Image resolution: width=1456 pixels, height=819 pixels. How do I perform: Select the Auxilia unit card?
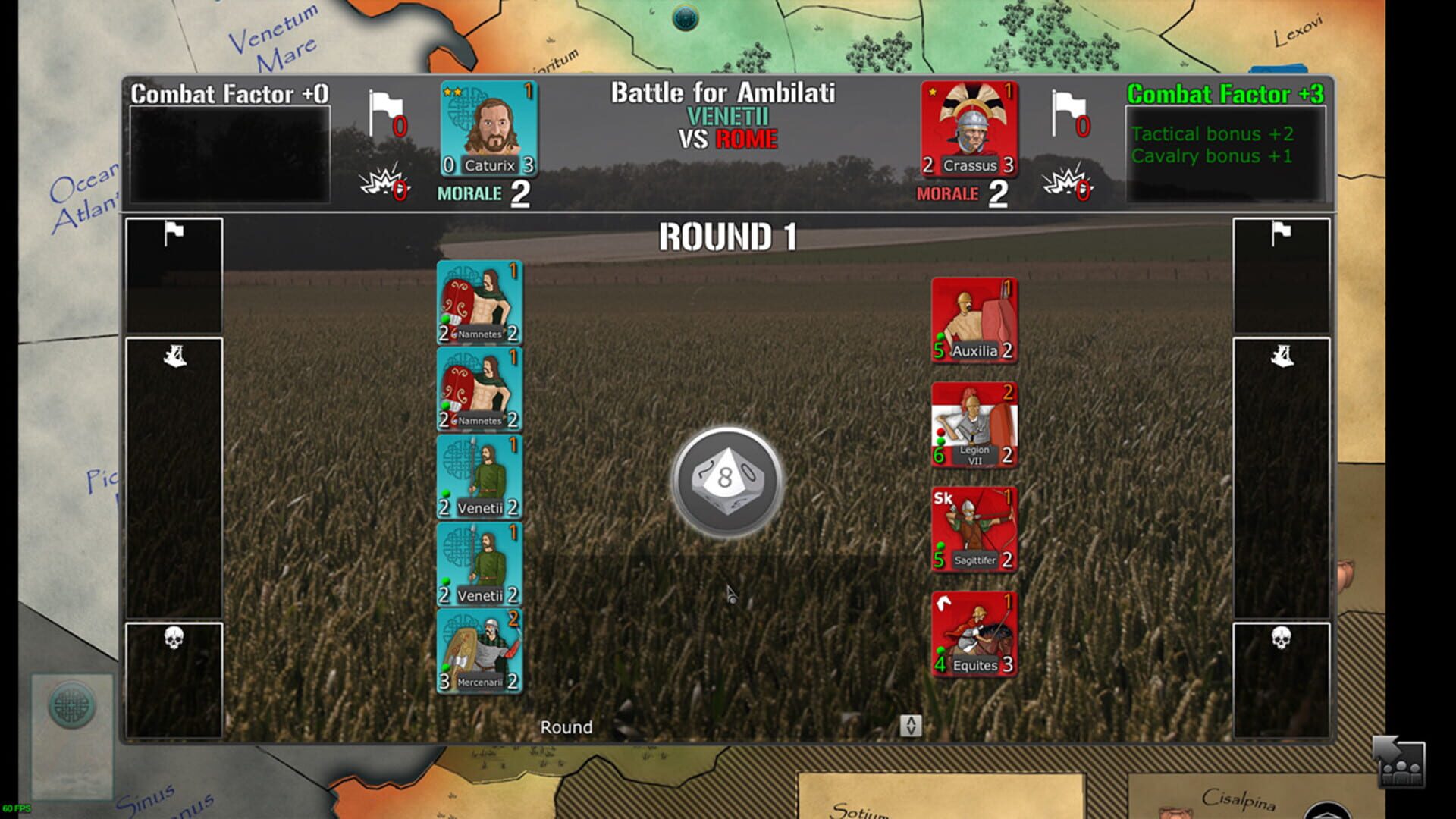click(x=974, y=317)
